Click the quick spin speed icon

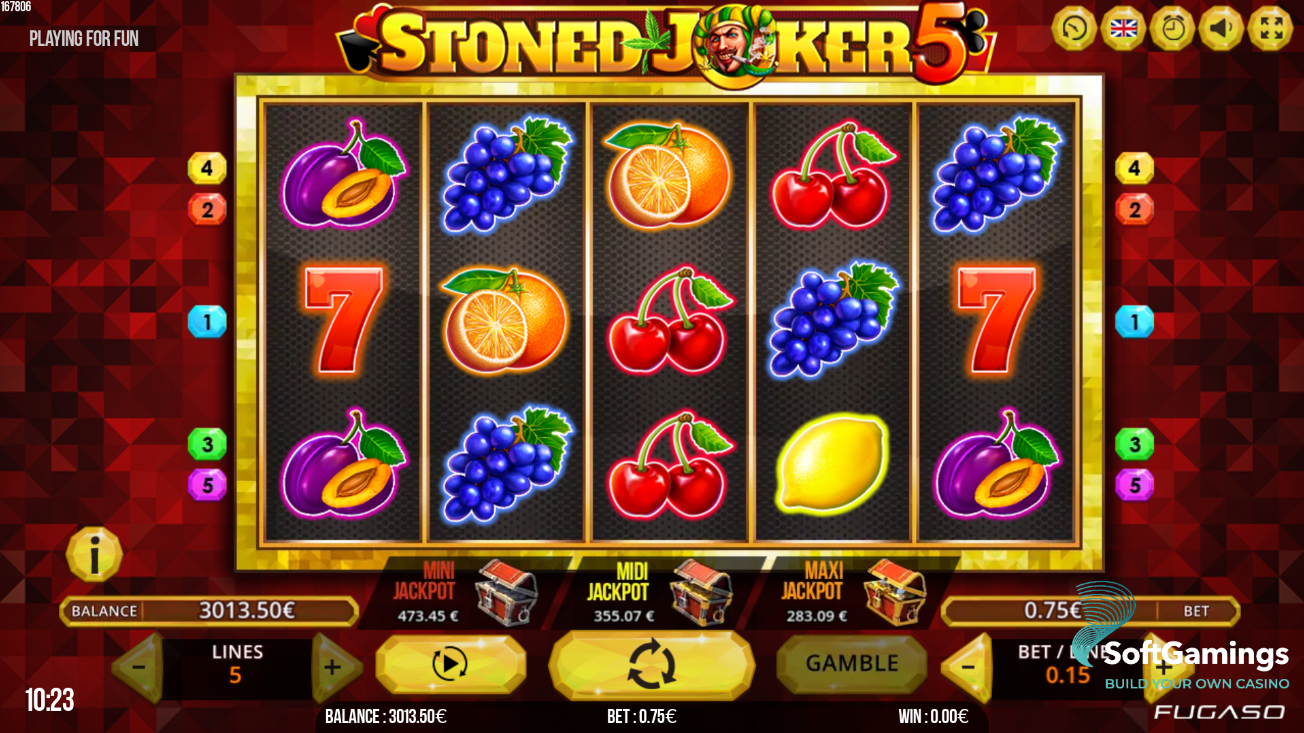coord(1072,27)
